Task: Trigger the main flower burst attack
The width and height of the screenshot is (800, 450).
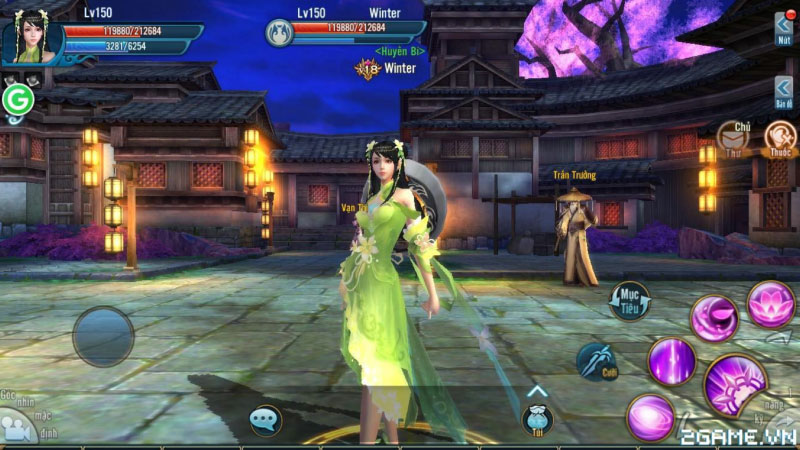Action: tap(735, 384)
